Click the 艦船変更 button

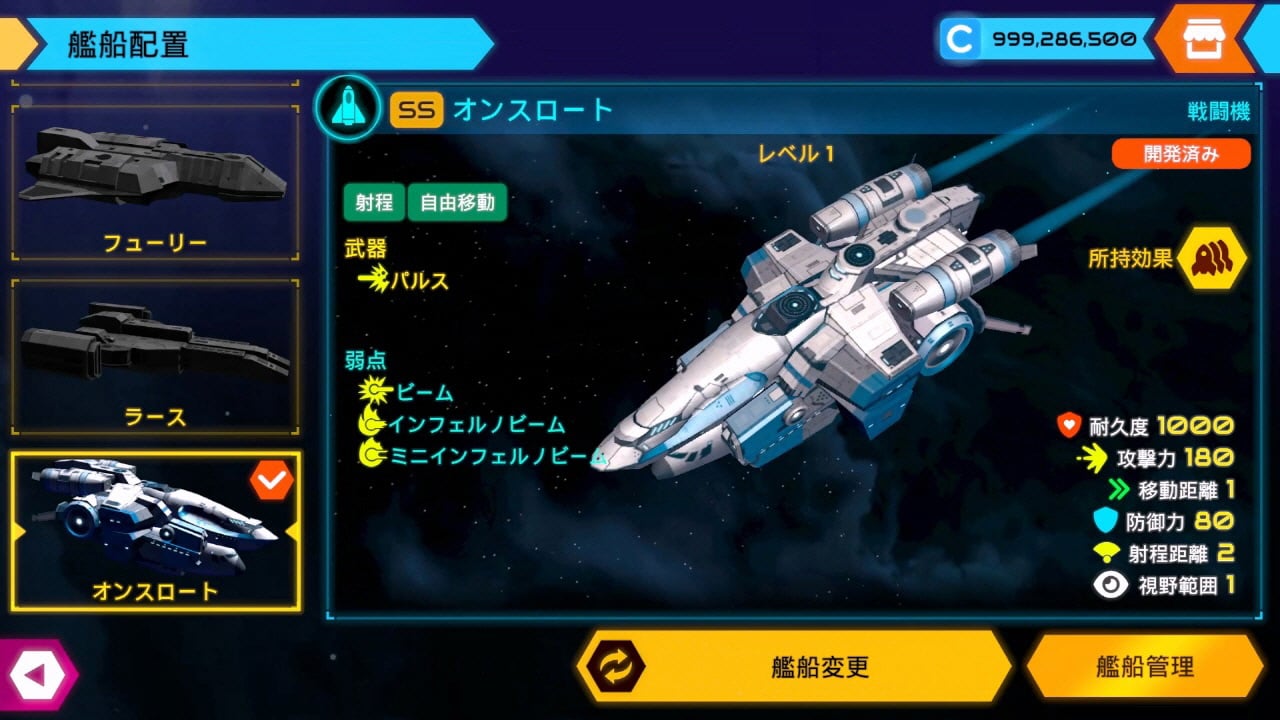796,667
